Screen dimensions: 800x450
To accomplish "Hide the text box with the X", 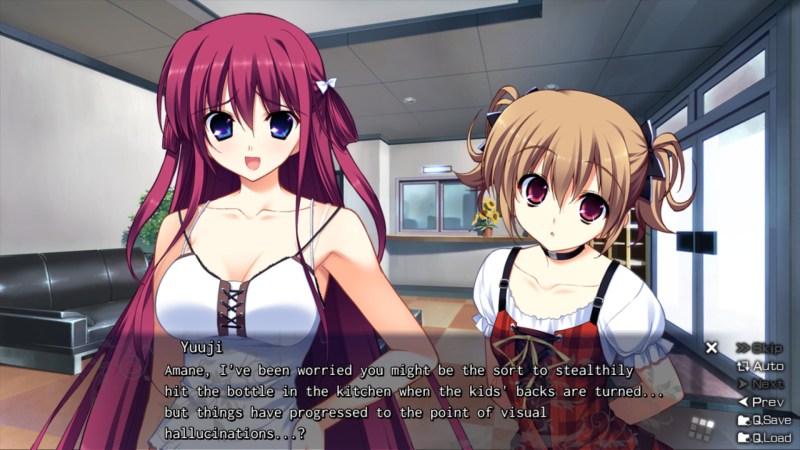I will click(712, 348).
